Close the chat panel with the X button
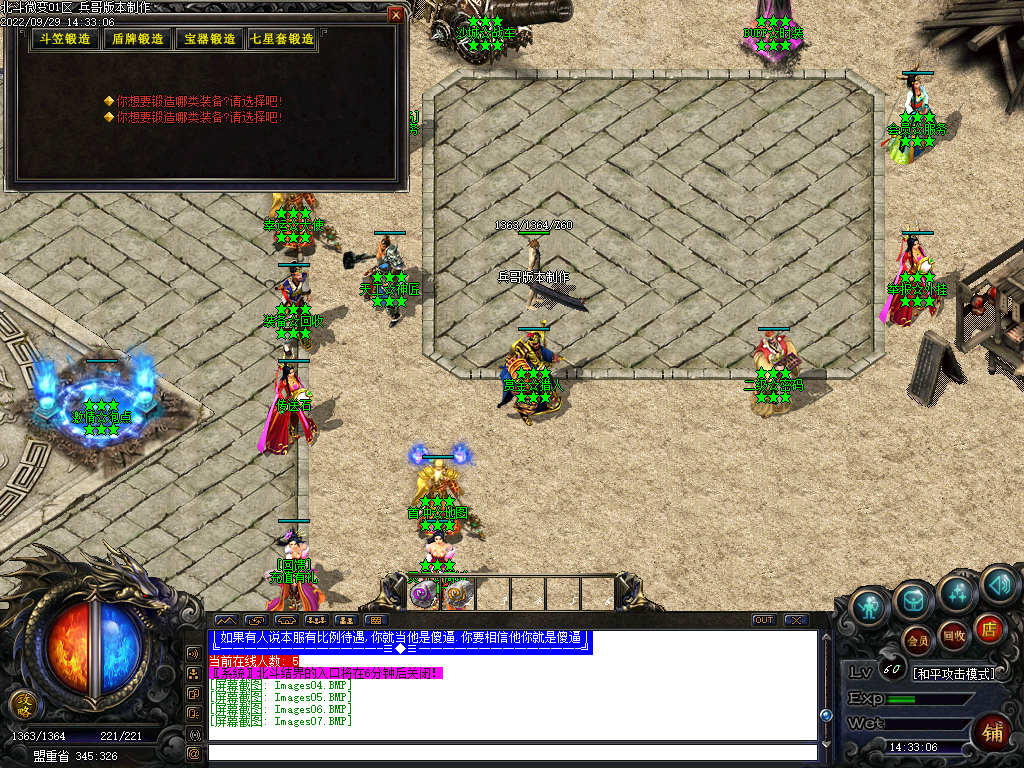Image resolution: width=1024 pixels, height=768 pixels. [x=795, y=620]
